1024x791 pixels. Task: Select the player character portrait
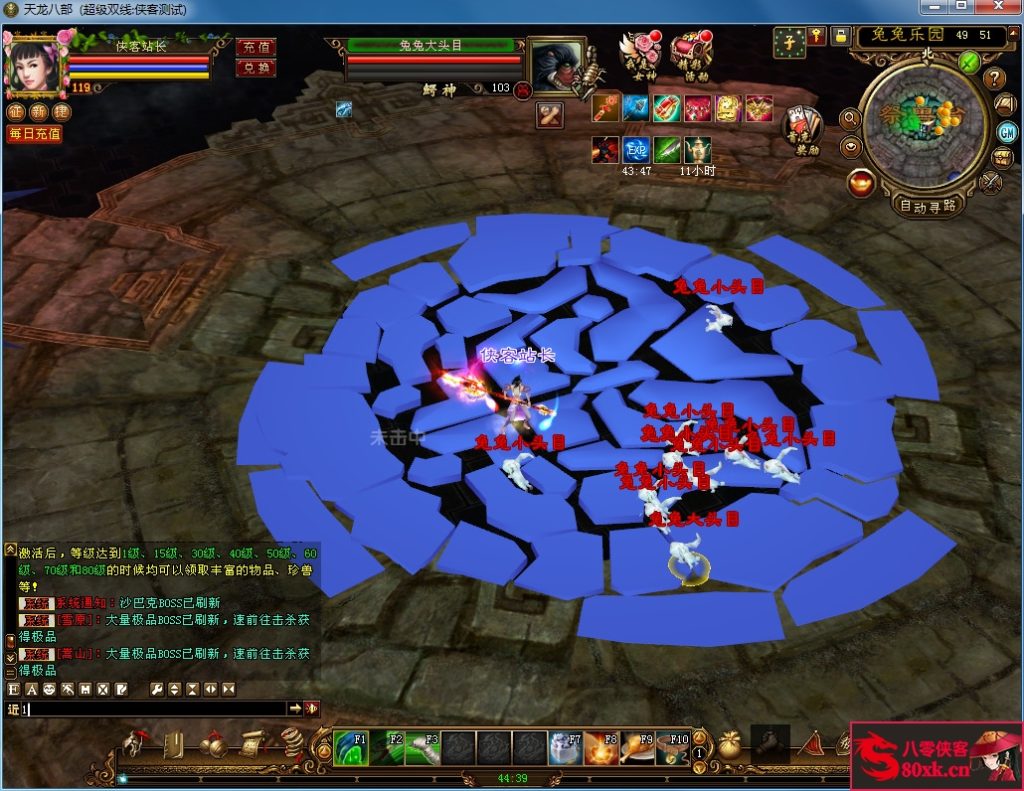pyautogui.click(x=33, y=62)
